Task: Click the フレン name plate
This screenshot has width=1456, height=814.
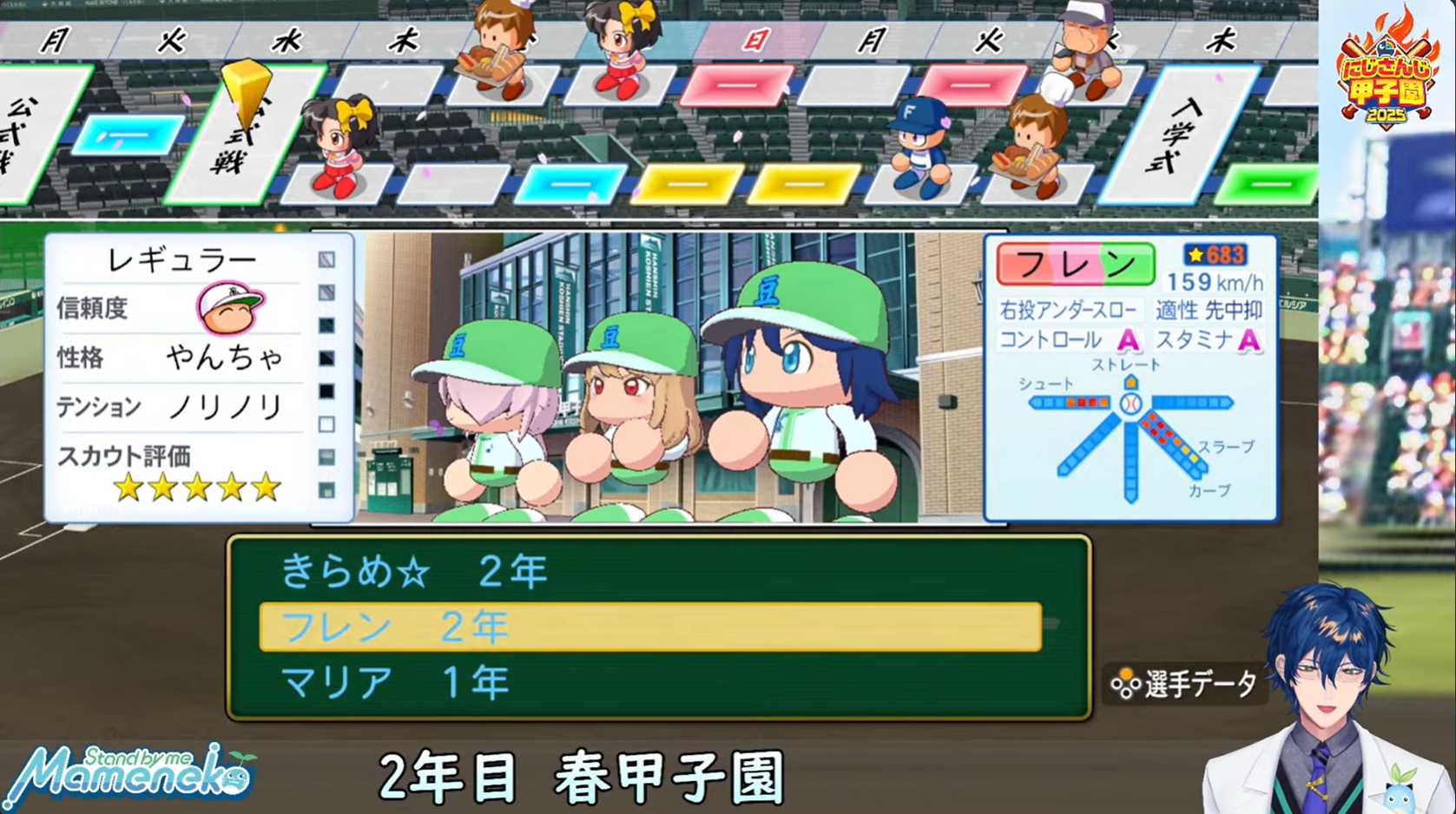Action: point(1075,264)
